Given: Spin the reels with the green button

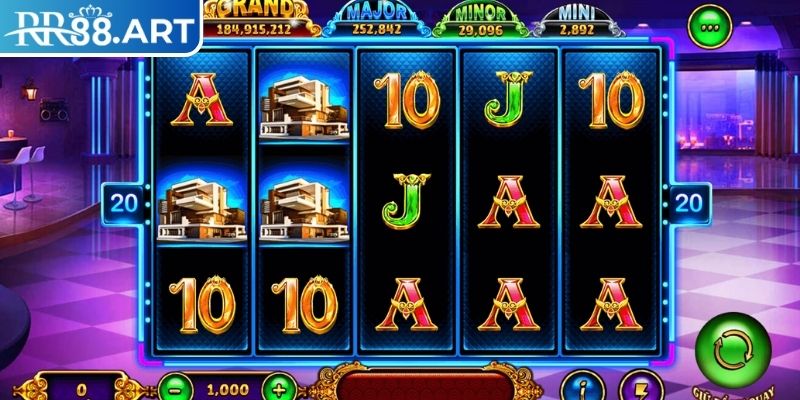Looking at the screenshot, I should click(741, 351).
